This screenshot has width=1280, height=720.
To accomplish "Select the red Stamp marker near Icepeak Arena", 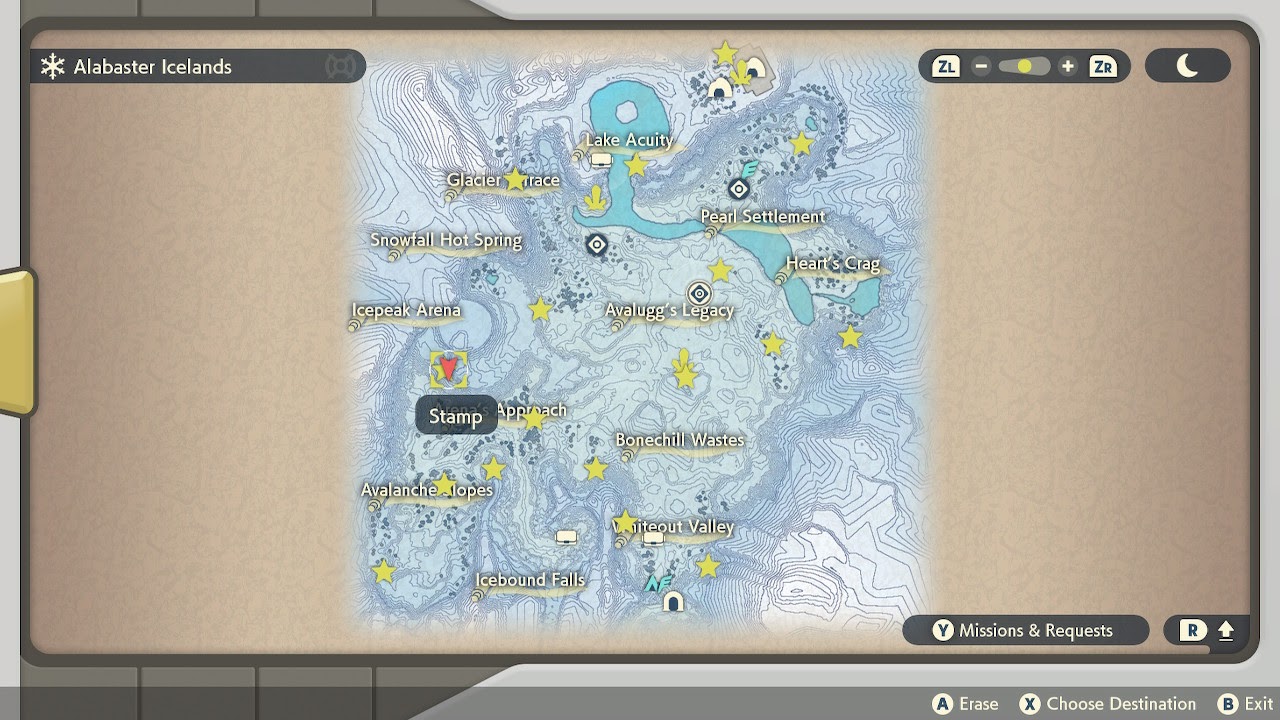I will 447,371.
